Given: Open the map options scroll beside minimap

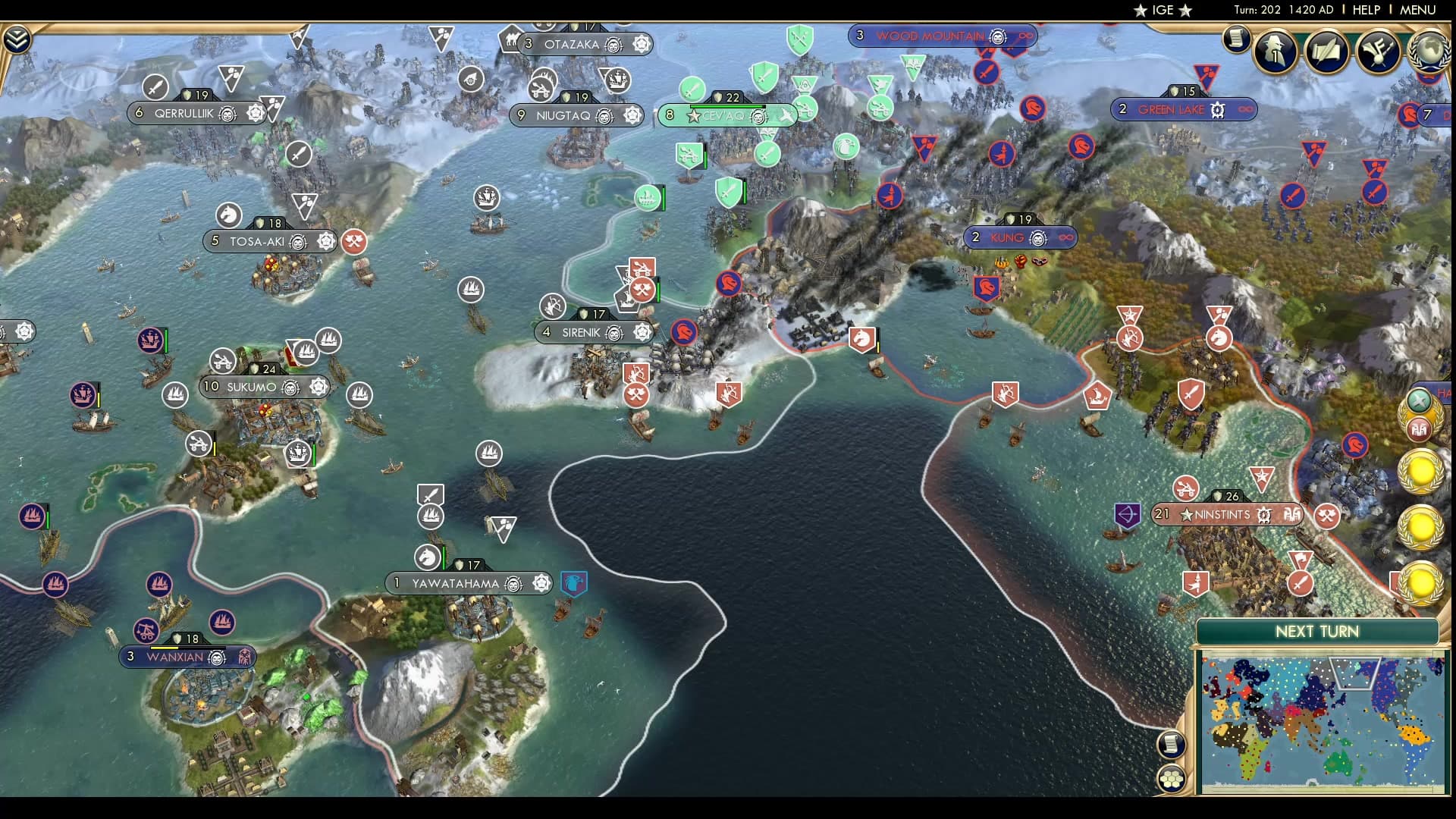Looking at the screenshot, I should coord(1171,745).
